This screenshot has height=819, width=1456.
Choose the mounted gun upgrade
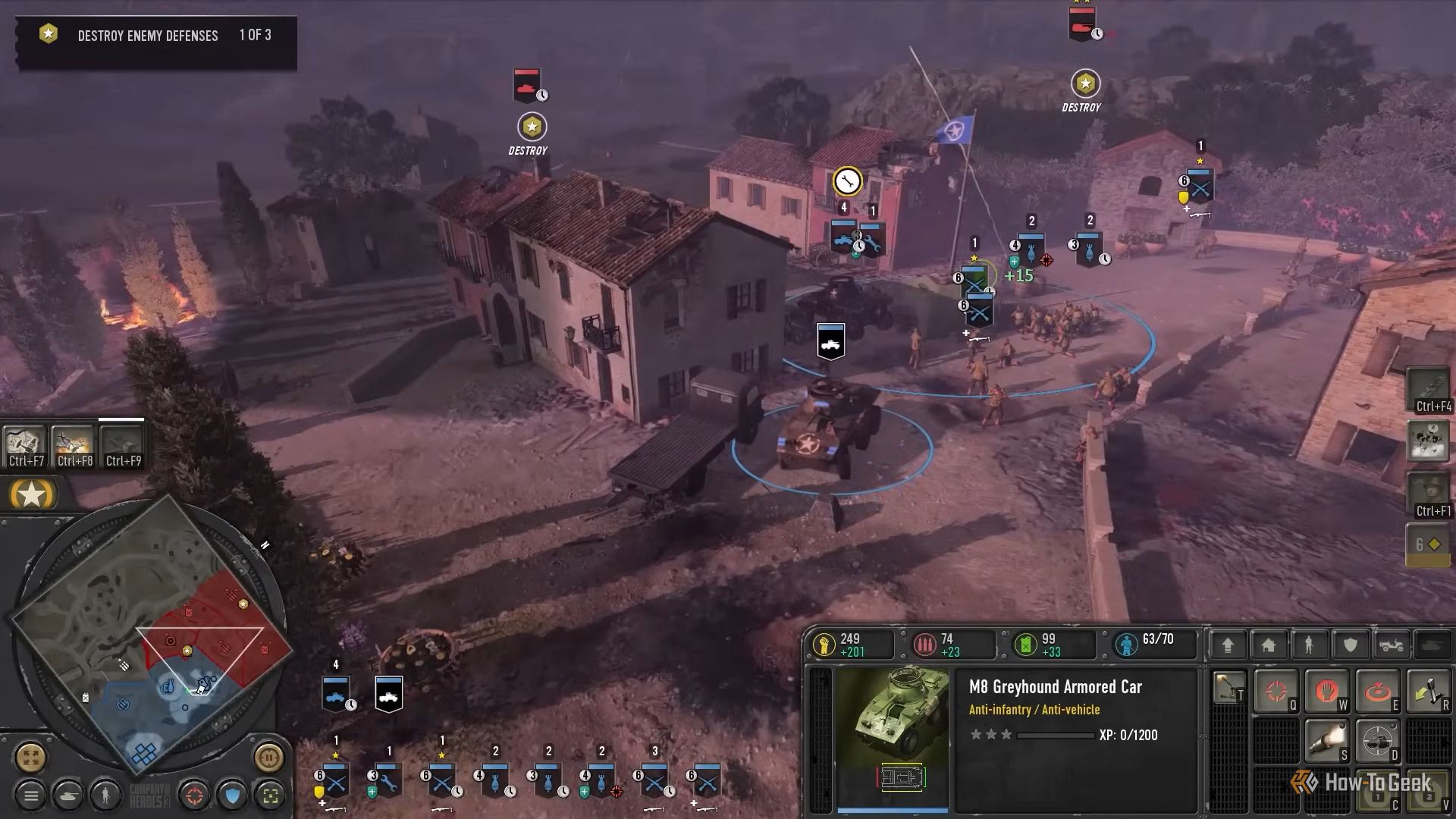(1228, 687)
